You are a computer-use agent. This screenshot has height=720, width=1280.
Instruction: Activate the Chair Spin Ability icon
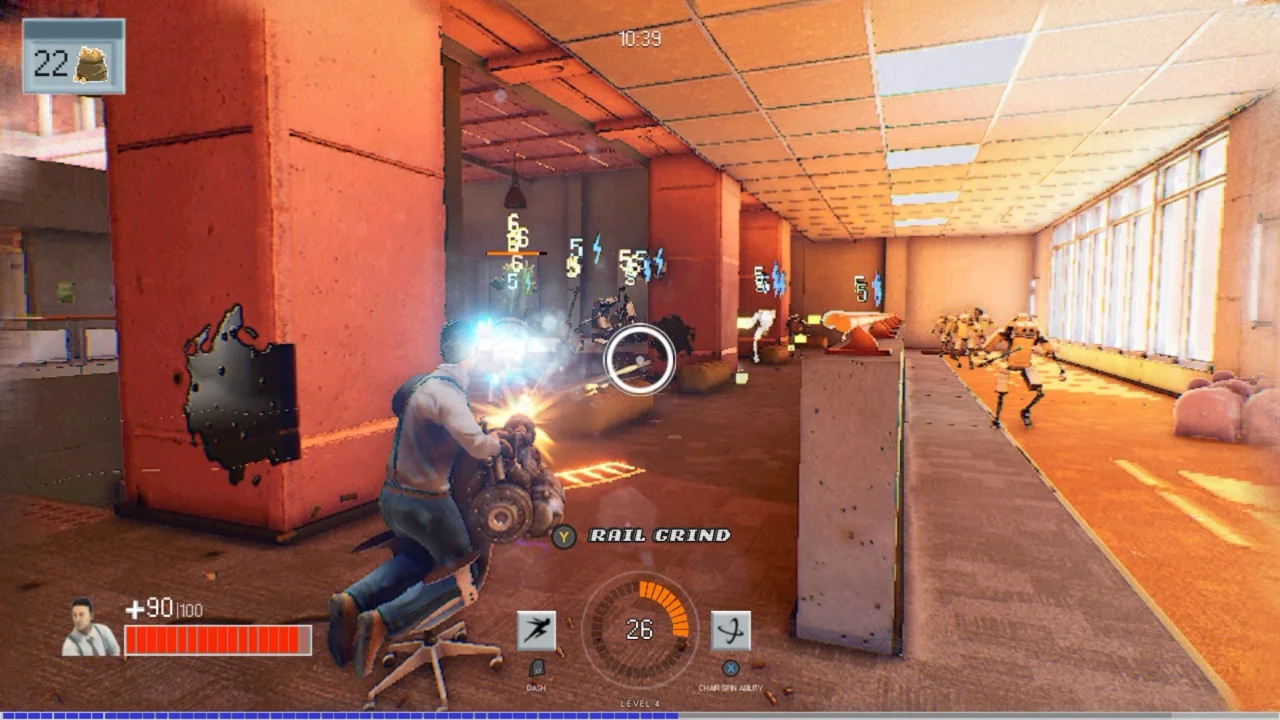tap(730, 631)
